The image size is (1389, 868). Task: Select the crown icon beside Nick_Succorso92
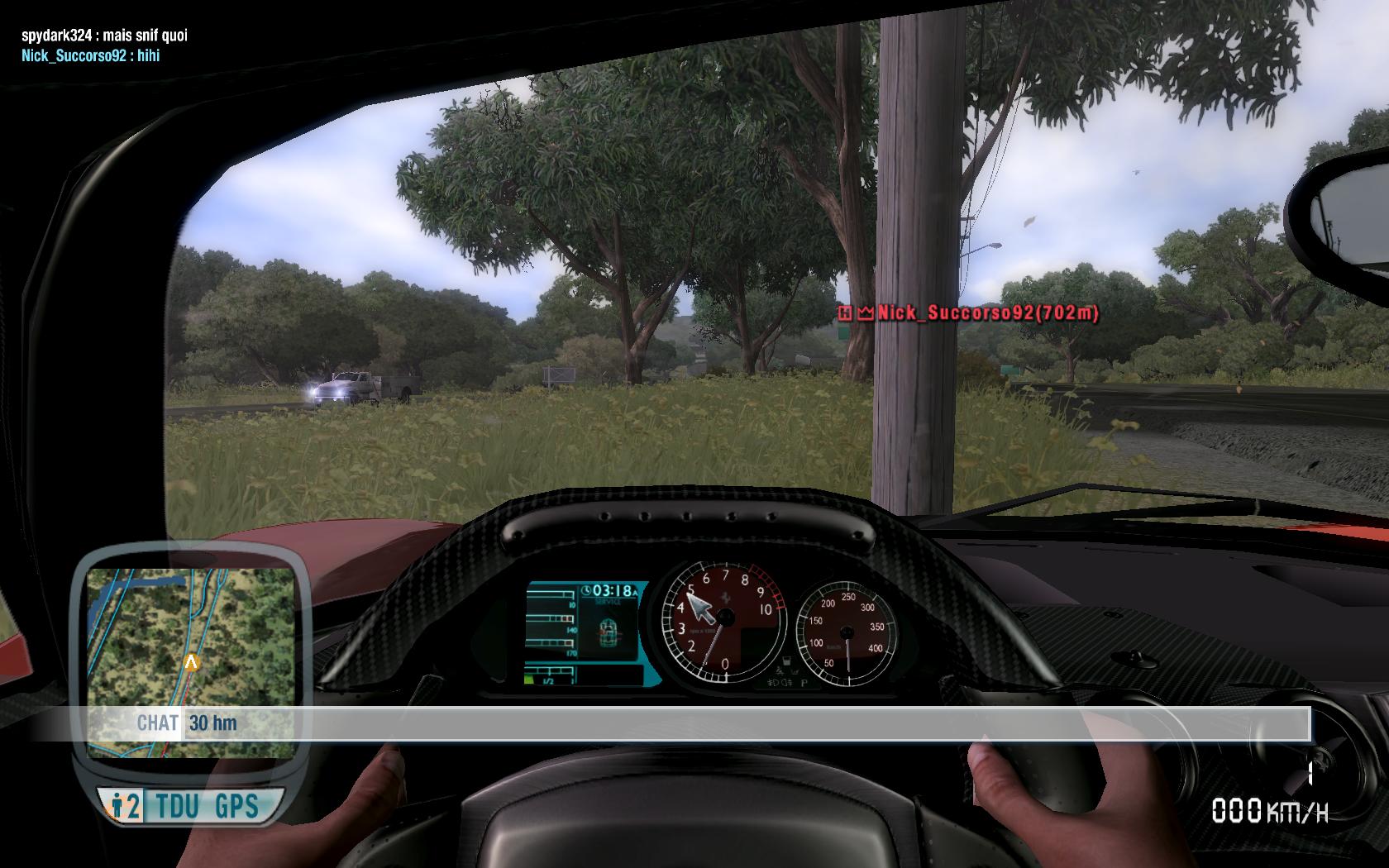[866, 312]
